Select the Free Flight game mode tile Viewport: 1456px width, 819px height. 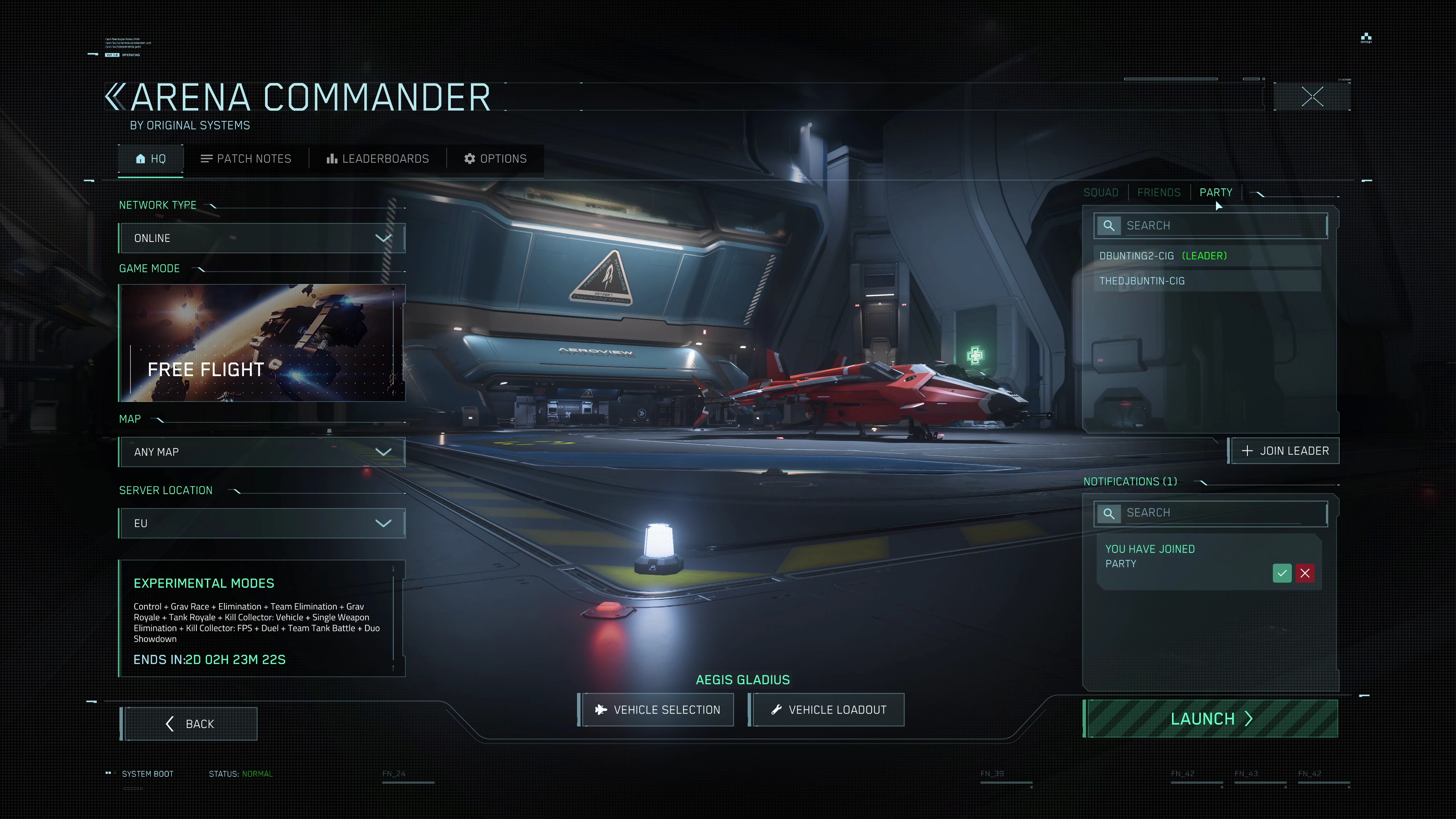262,343
